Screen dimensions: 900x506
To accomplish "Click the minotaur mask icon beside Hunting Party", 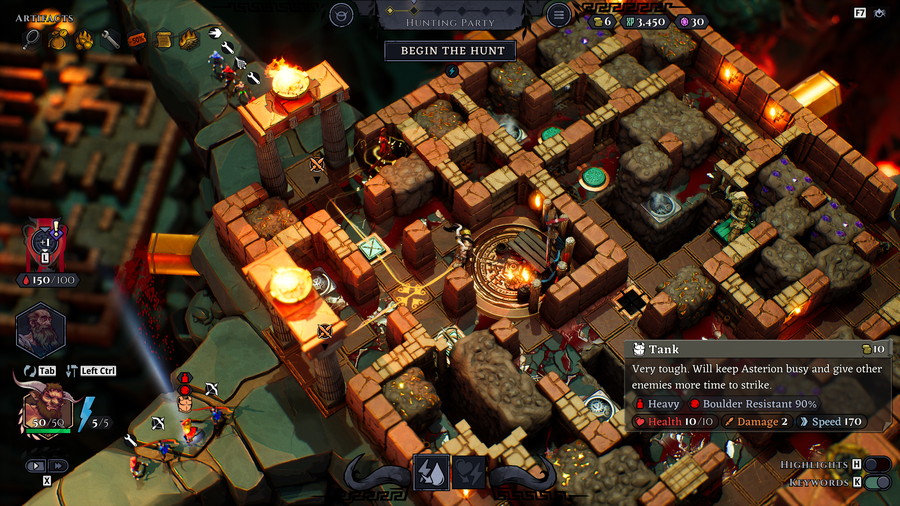I will (341, 15).
